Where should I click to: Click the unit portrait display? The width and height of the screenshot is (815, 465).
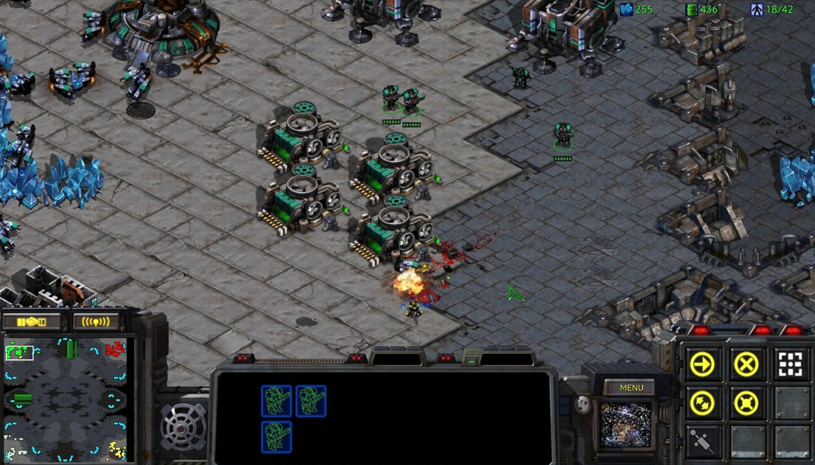(625, 424)
